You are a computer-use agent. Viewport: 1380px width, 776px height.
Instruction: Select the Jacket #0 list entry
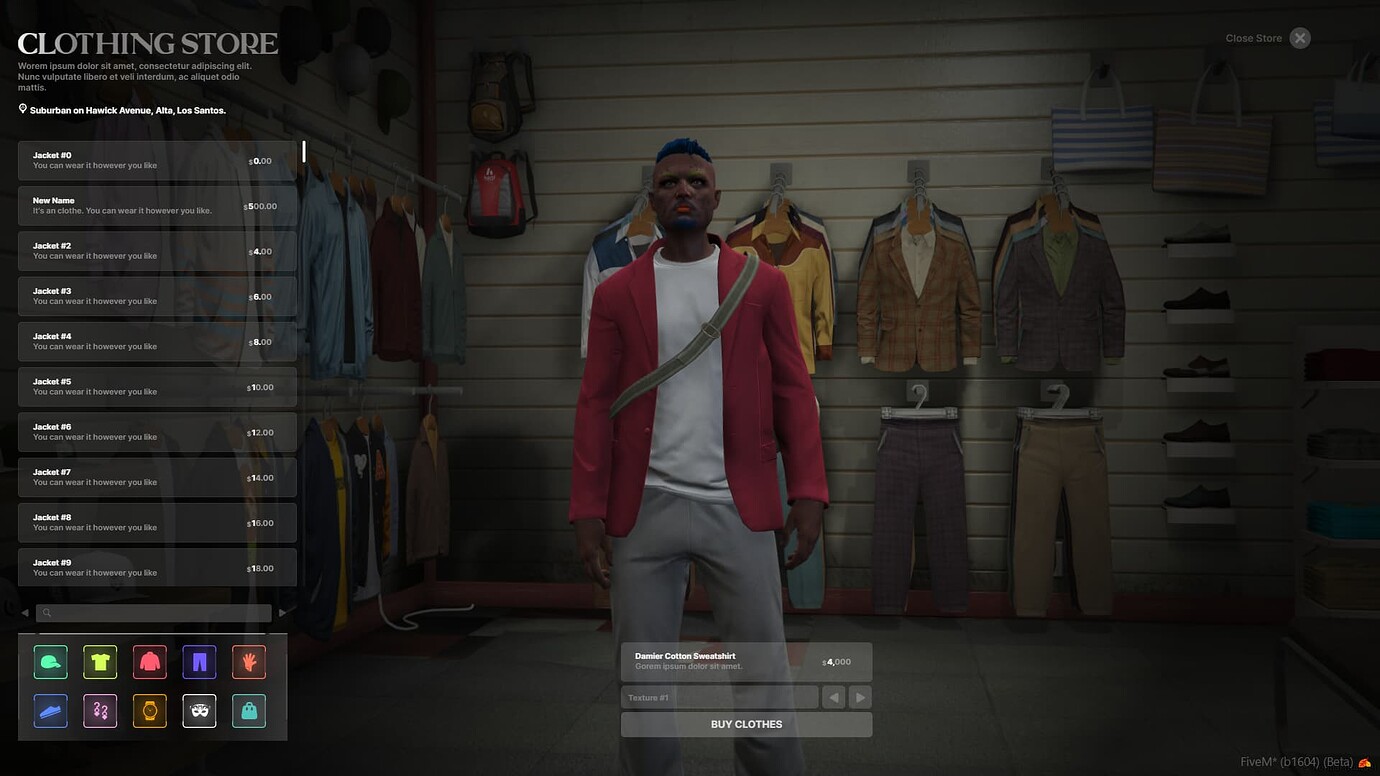point(157,160)
